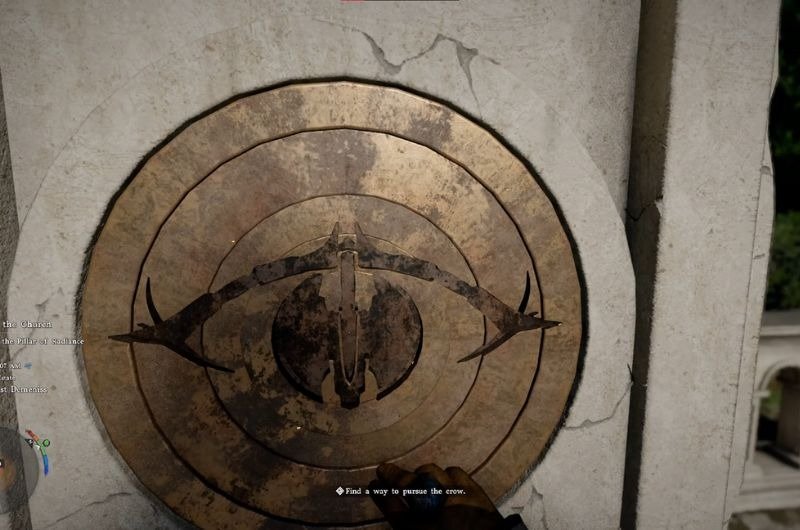Open the circular minimap at the screen edge
Image resolution: width=800 pixels, height=530 pixels.
[18, 462]
